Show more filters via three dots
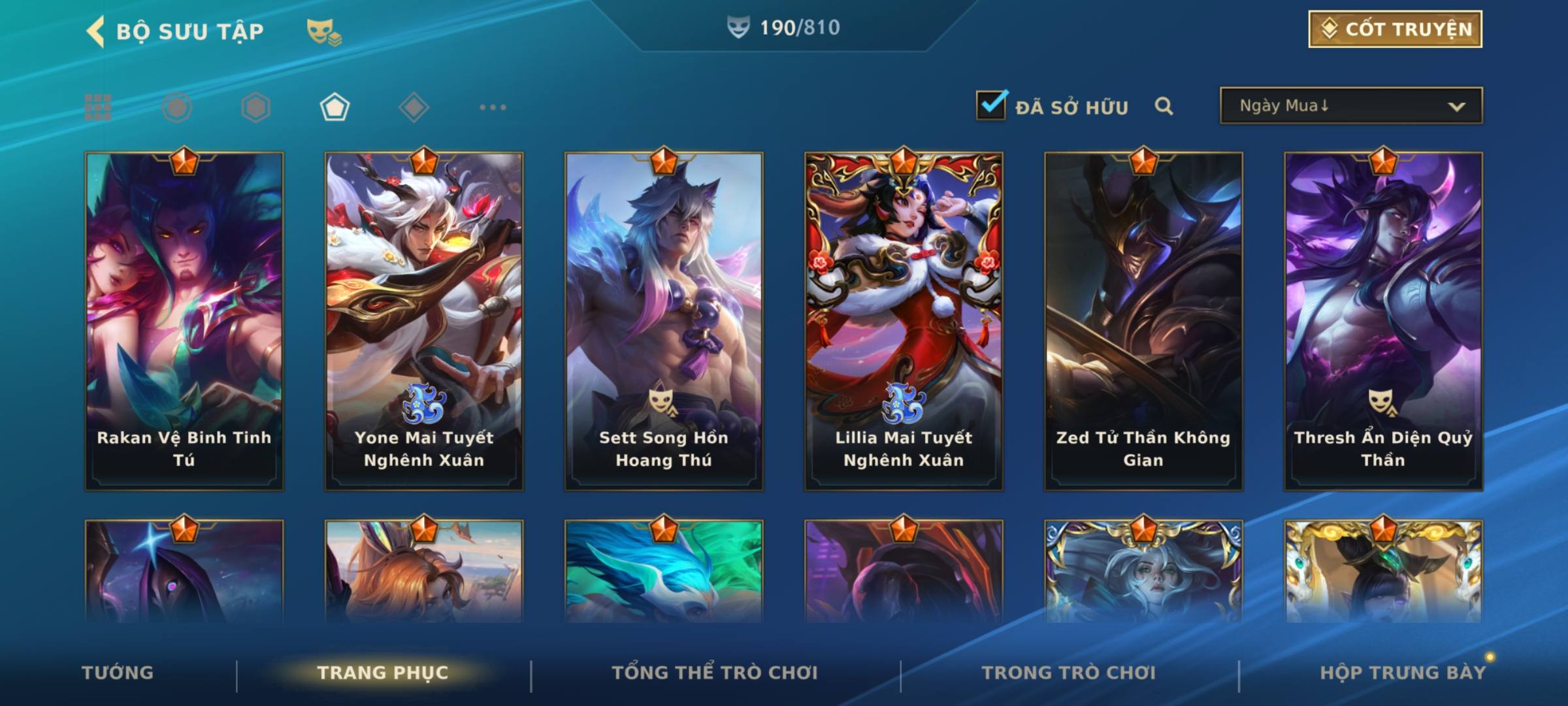Viewport: 1568px width, 706px height. pyautogui.click(x=493, y=107)
